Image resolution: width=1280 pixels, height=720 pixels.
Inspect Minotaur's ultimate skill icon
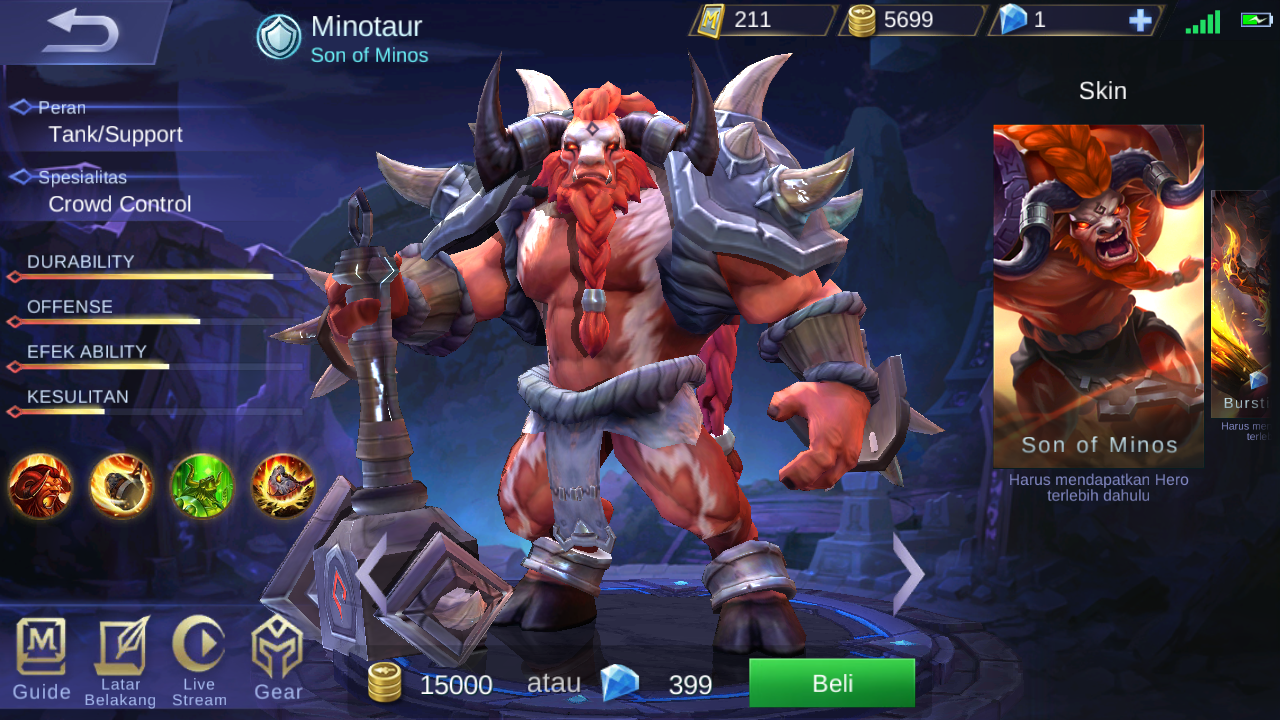coord(284,487)
